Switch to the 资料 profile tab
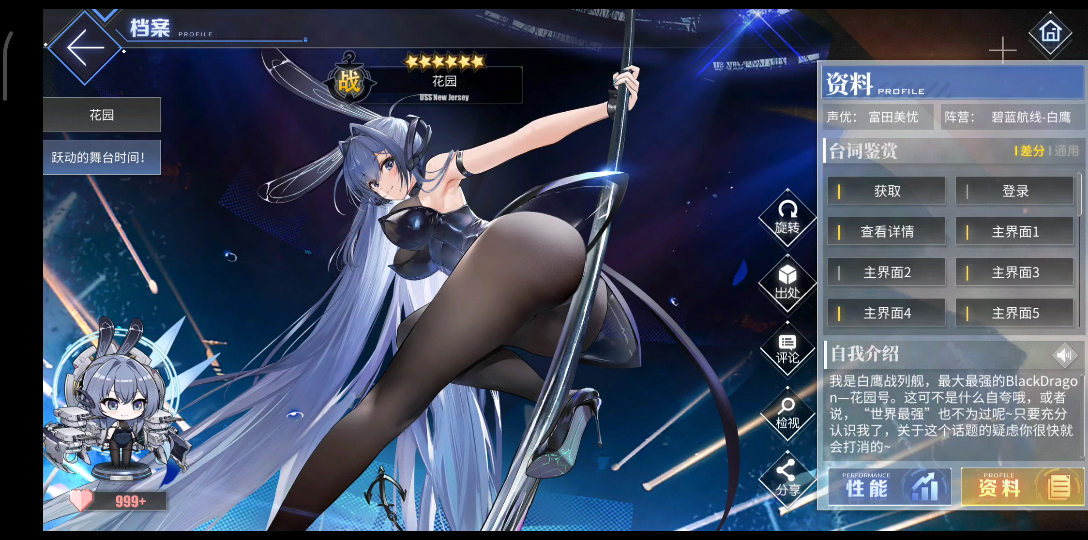Viewport: 1088px width, 540px height. tap(1018, 487)
